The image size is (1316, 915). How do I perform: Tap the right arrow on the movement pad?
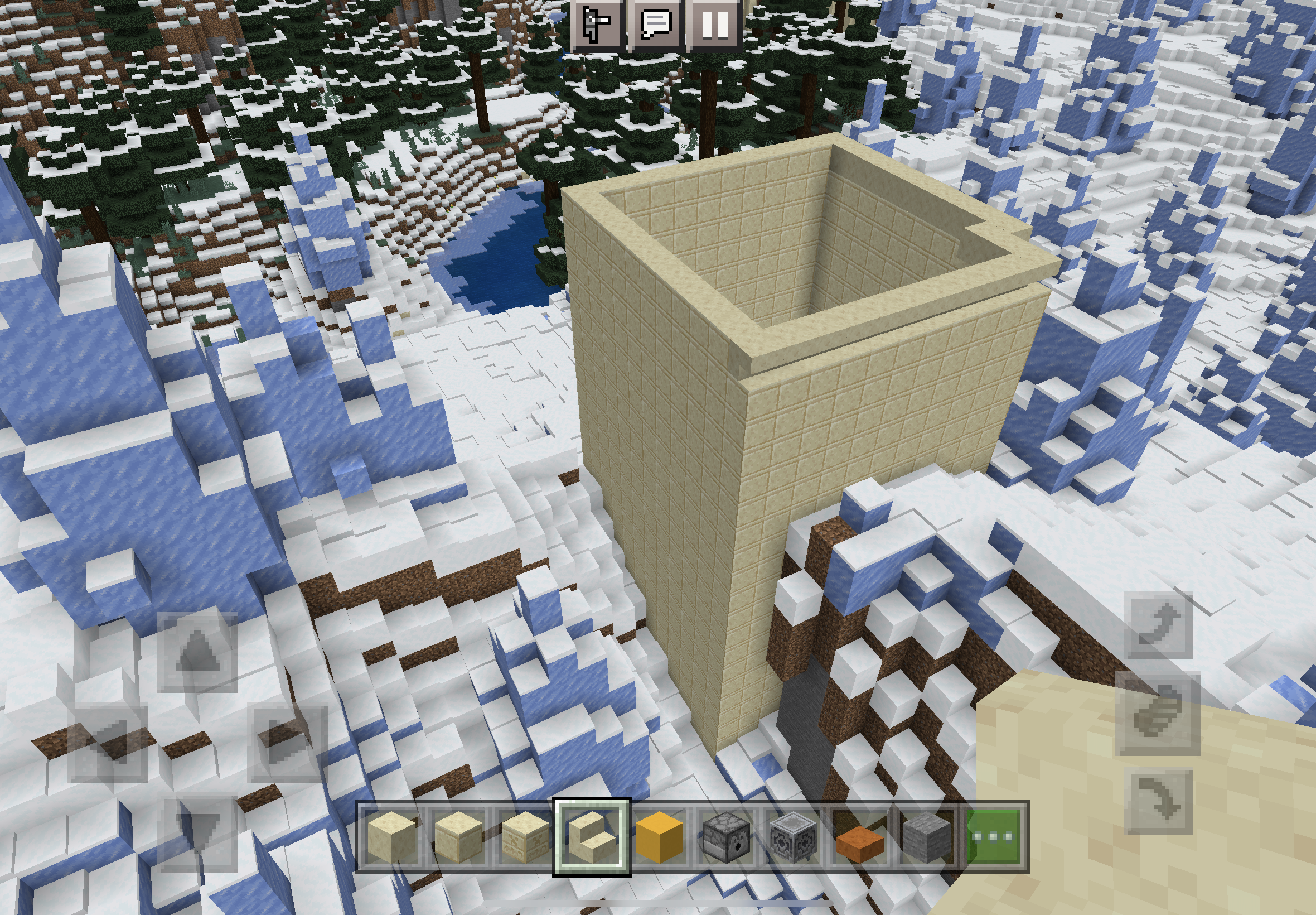click(288, 742)
